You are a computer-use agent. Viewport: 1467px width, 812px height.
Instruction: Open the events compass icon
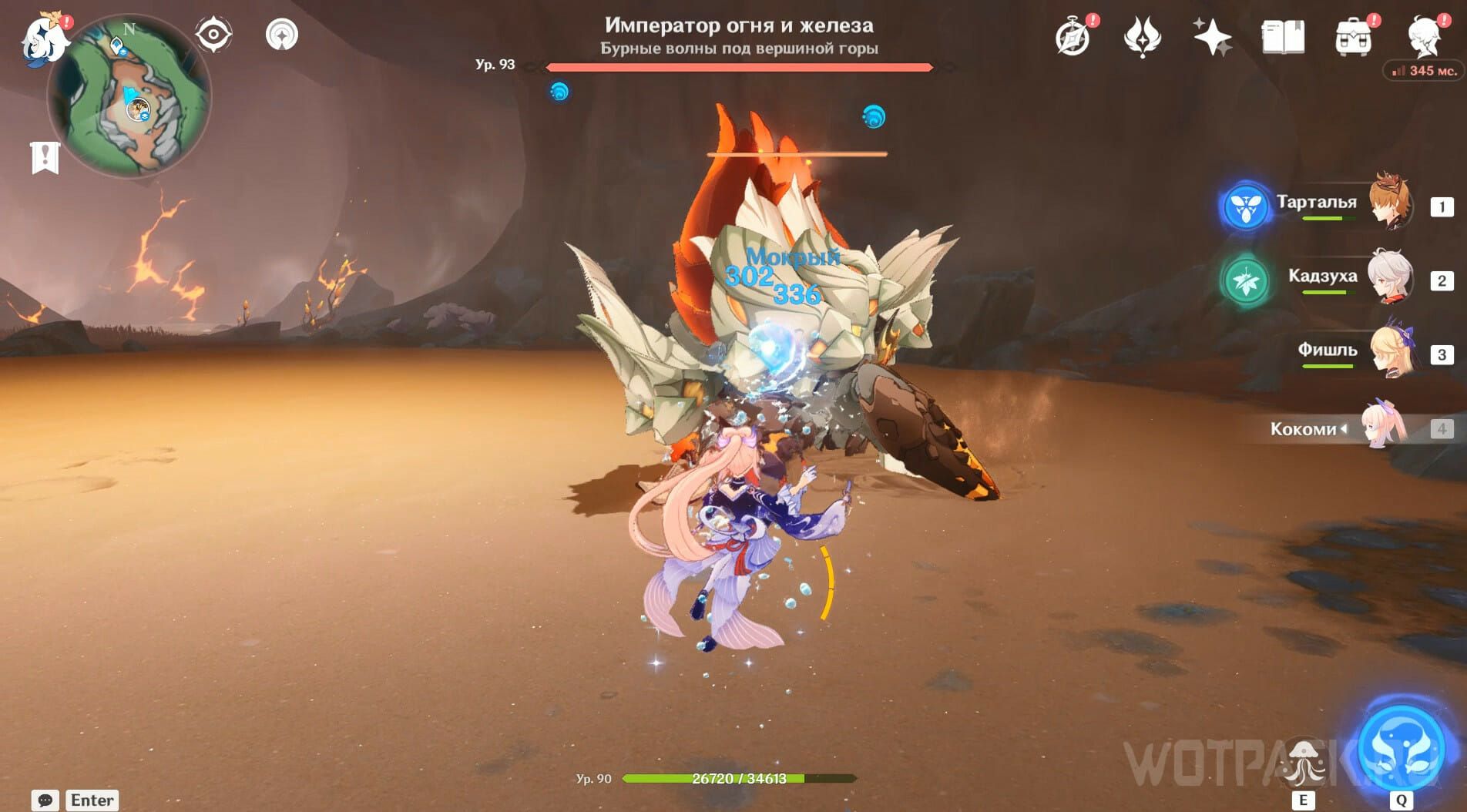coord(1073,37)
